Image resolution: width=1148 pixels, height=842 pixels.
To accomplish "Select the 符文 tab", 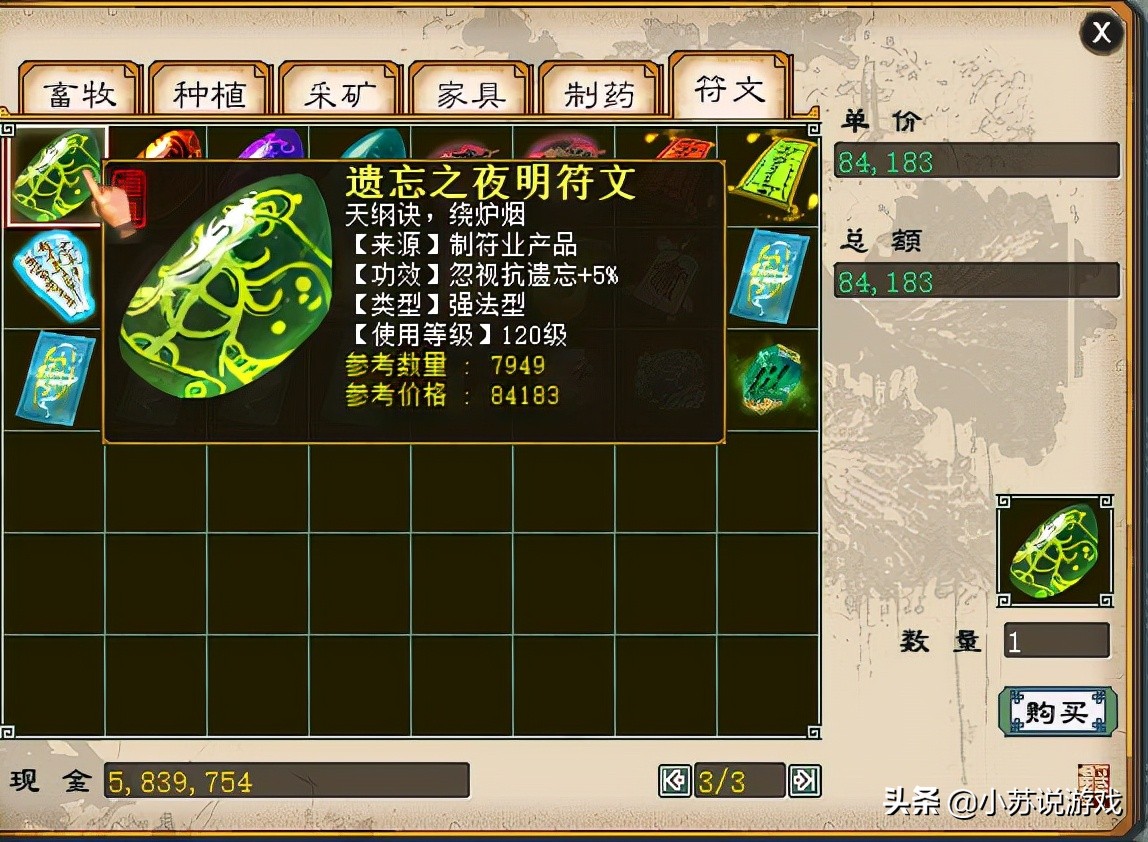I will (x=730, y=88).
